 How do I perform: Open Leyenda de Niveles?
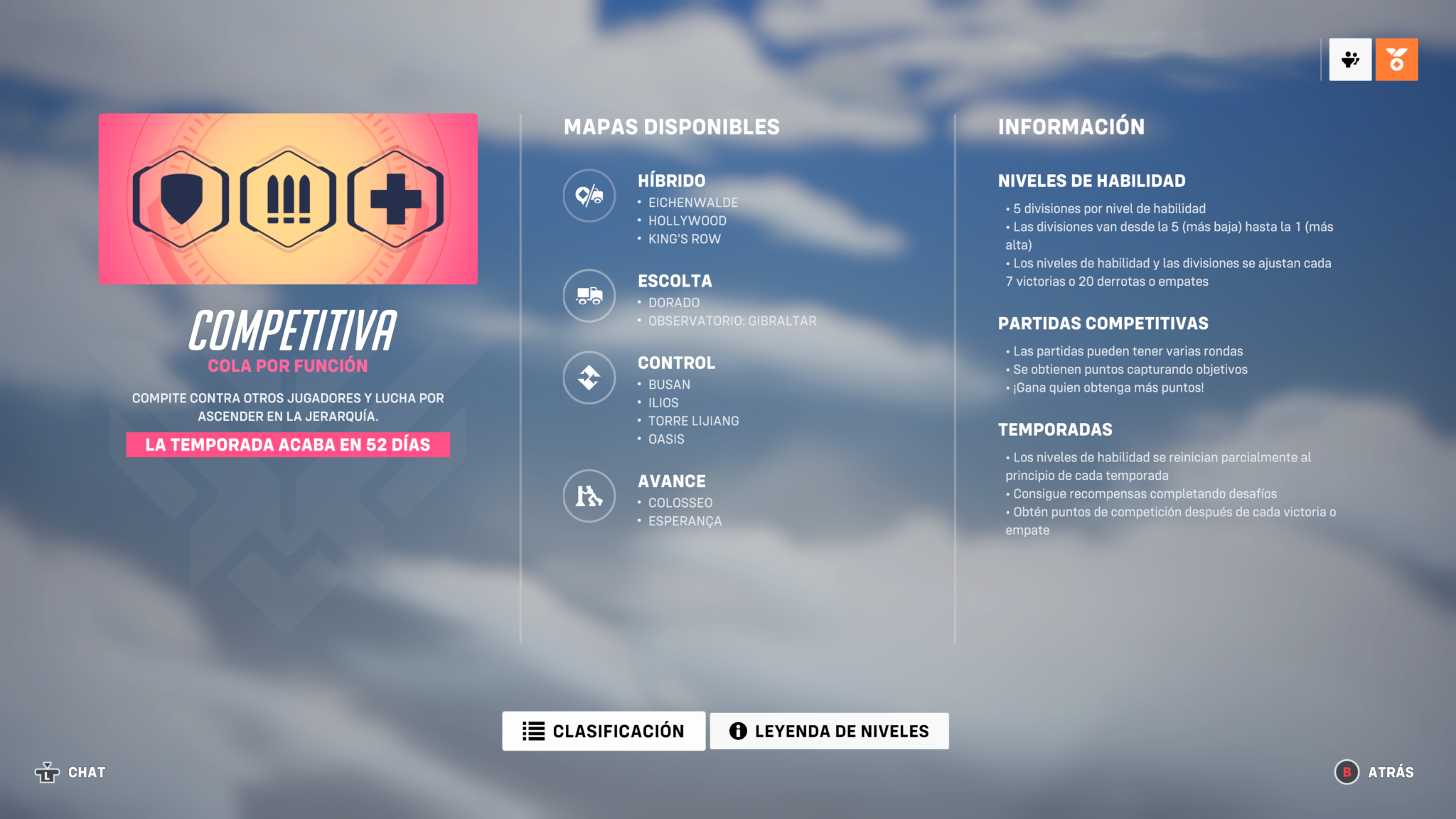tap(829, 730)
